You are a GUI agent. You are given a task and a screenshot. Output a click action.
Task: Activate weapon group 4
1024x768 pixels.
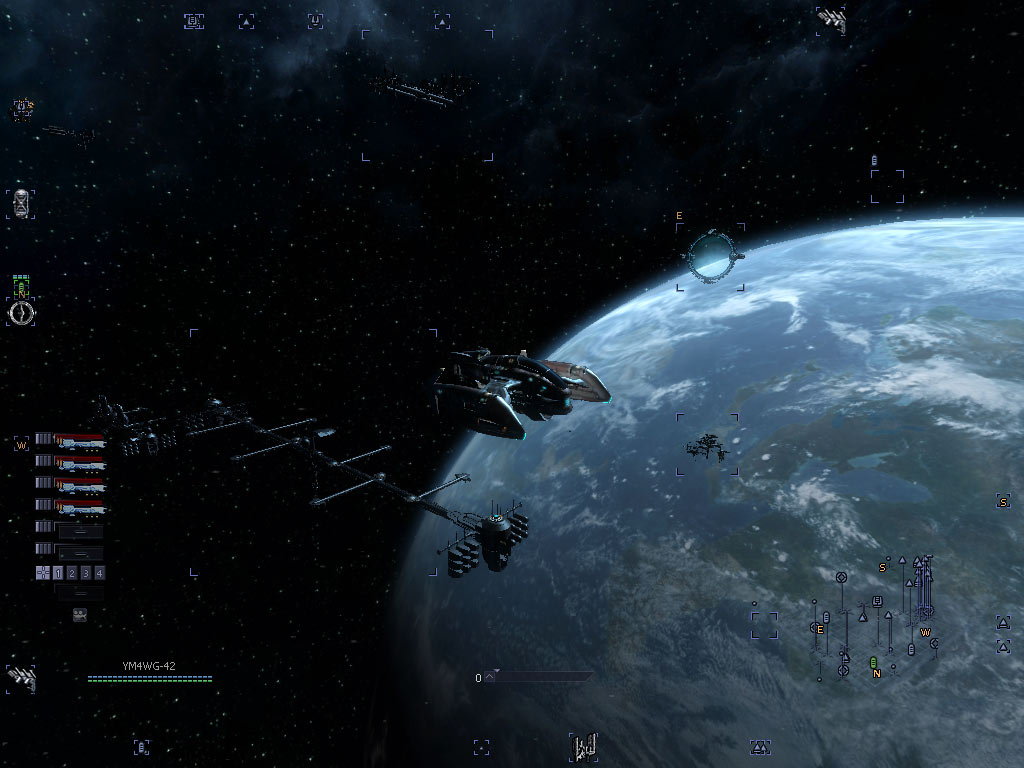99,573
